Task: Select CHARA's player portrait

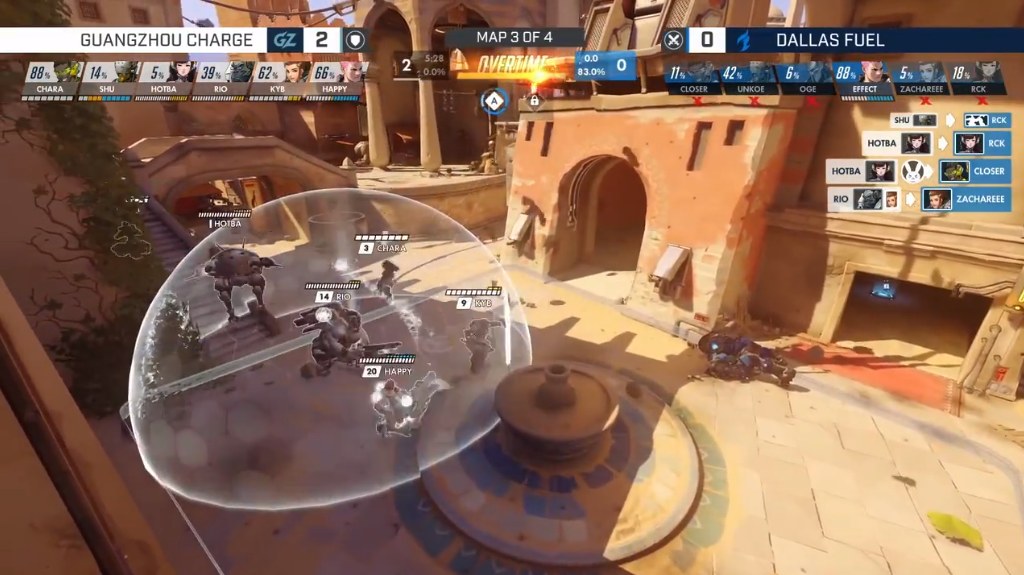Action: tap(67, 72)
